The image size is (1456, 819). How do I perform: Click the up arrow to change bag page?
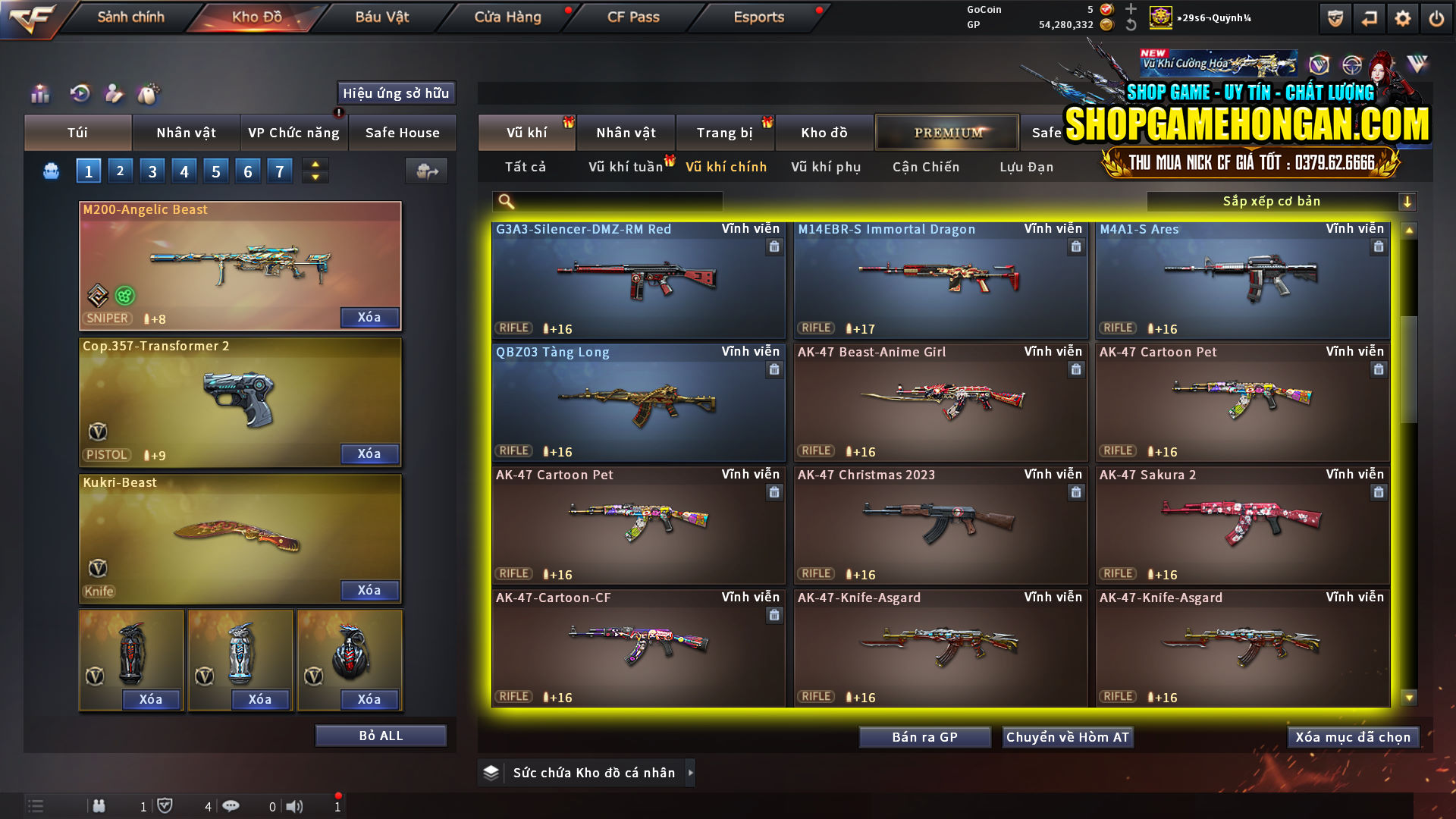coord(315,165)
